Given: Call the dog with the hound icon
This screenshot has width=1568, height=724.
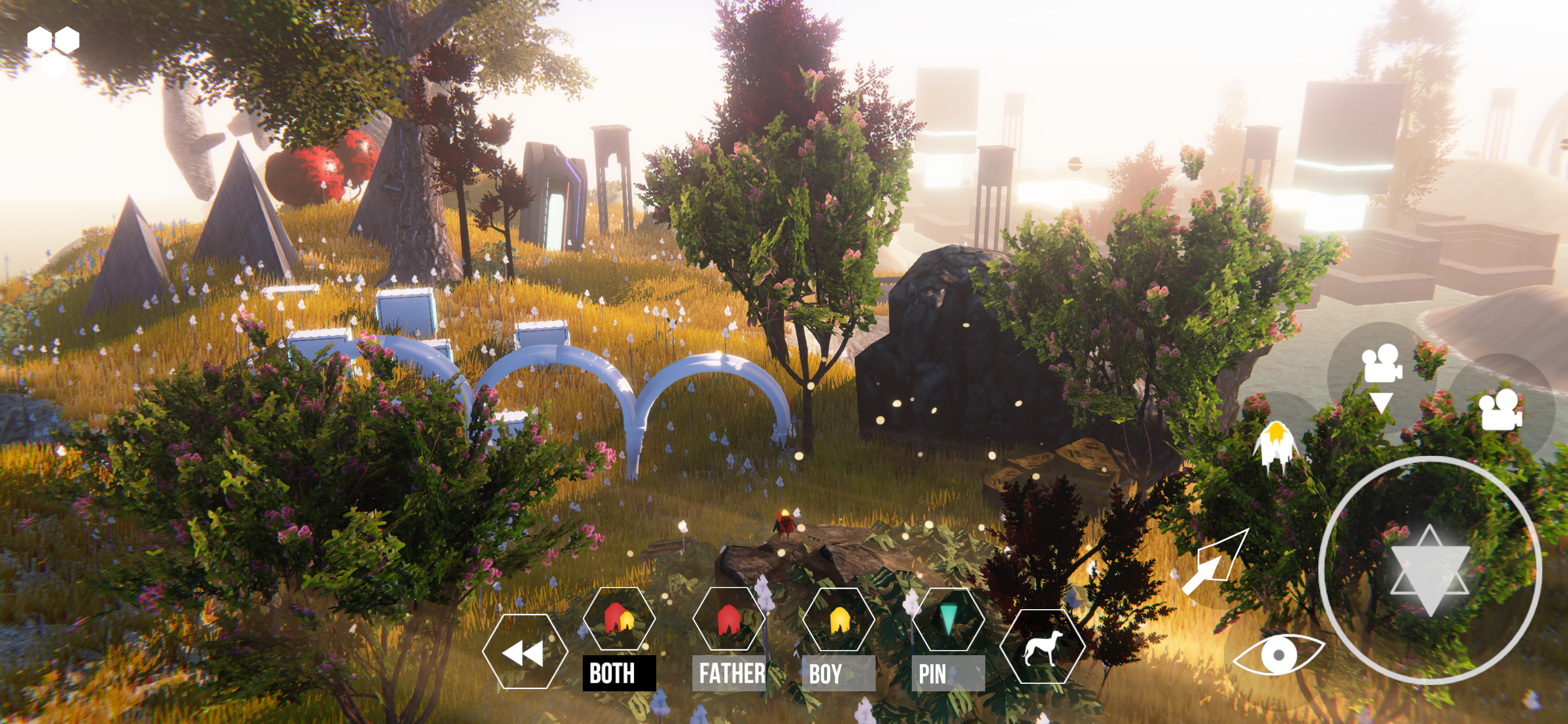Looking at the screenshot, I should point(1041,647).
